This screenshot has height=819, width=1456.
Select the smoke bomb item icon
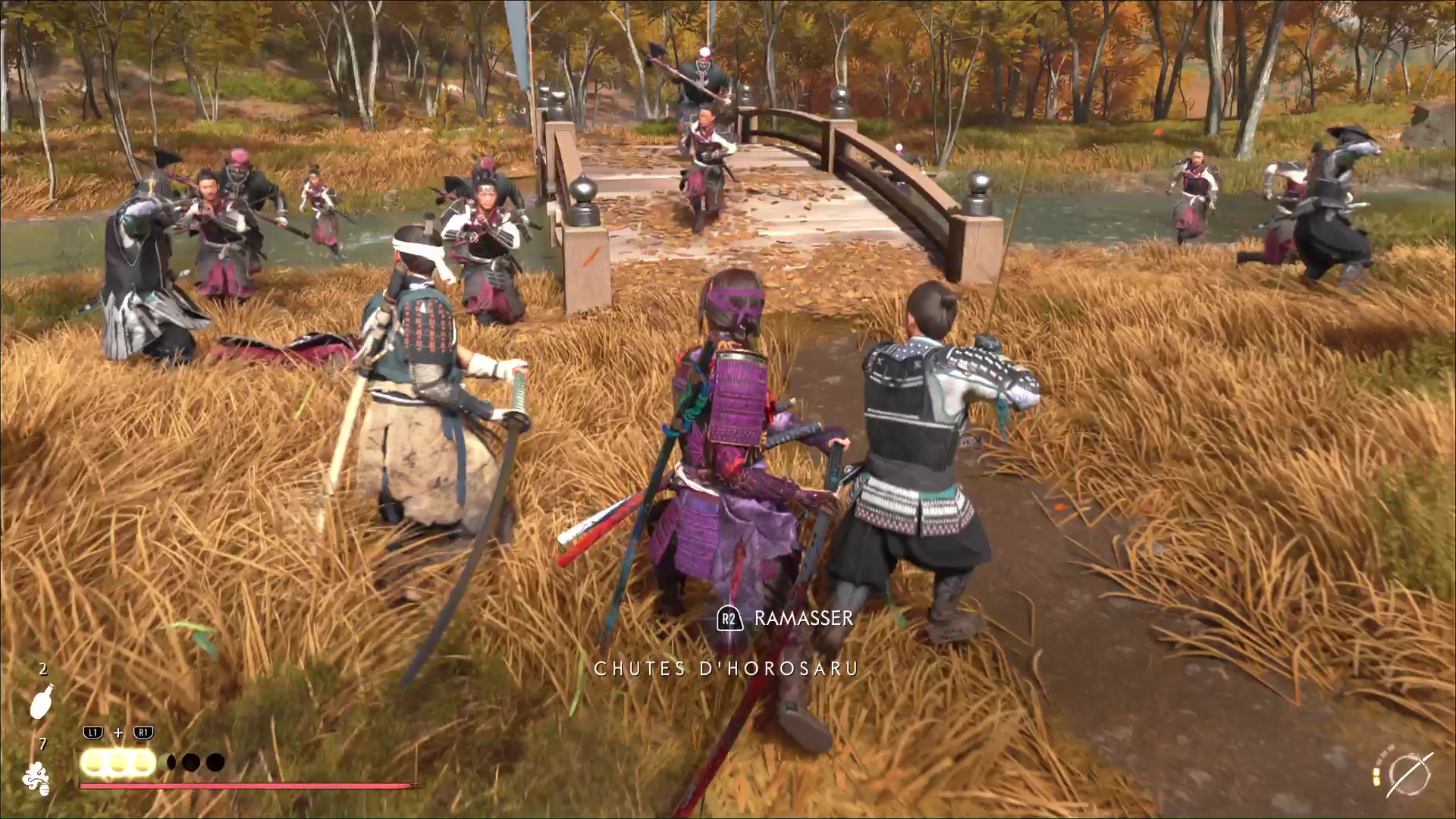coord(36,779)
